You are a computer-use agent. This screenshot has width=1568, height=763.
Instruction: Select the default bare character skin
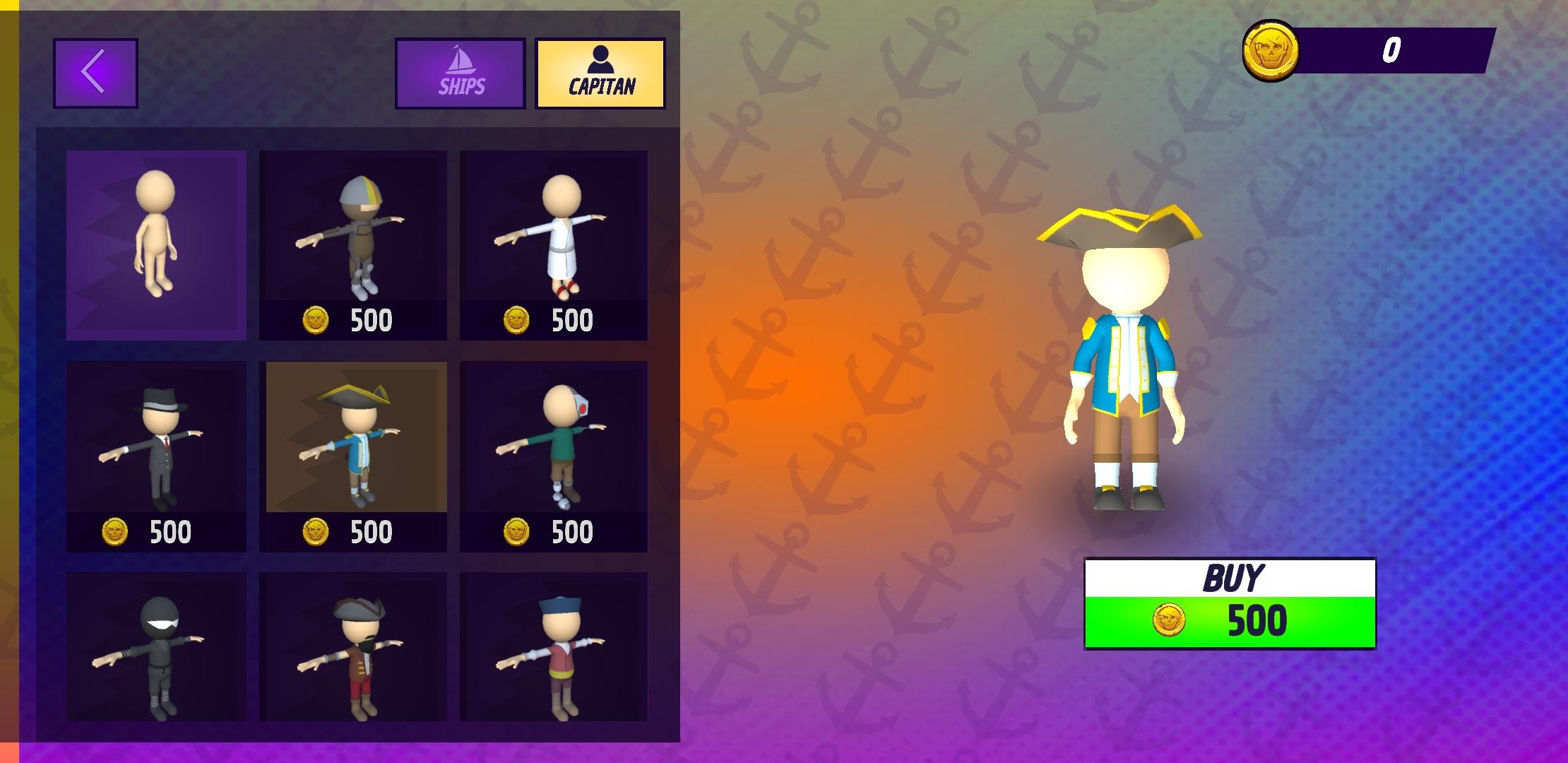(x=156, y=244)
